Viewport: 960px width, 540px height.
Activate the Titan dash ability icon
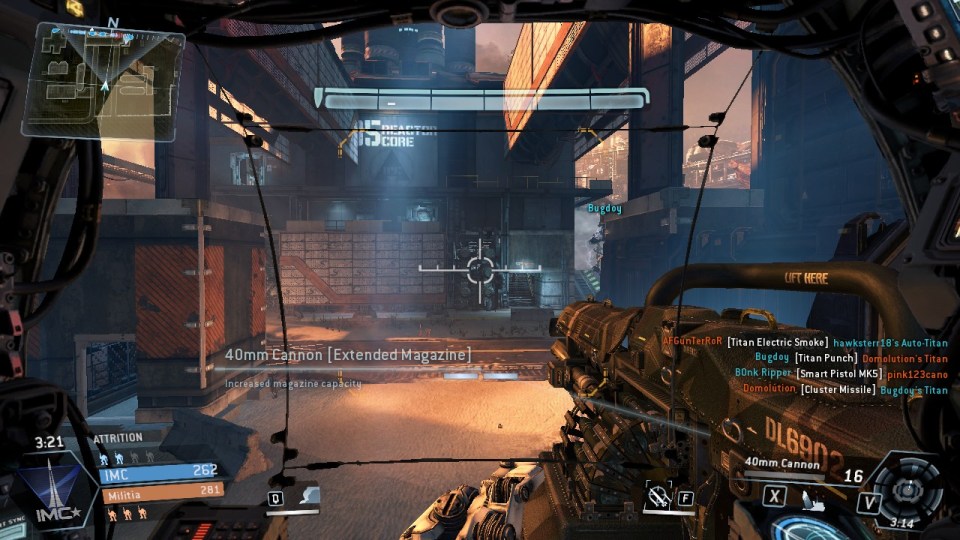(309, 497)
